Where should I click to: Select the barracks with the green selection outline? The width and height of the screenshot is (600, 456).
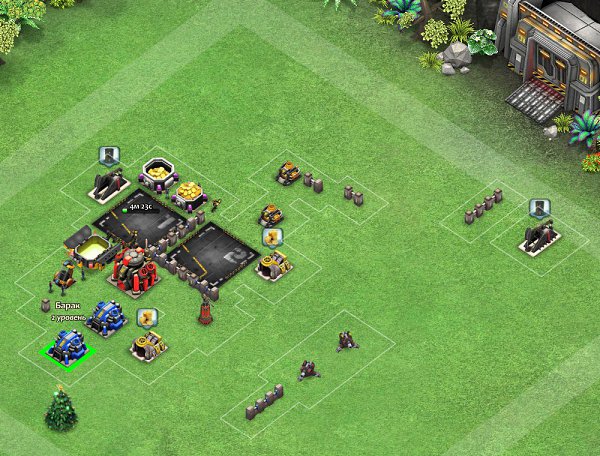(70, 347)
